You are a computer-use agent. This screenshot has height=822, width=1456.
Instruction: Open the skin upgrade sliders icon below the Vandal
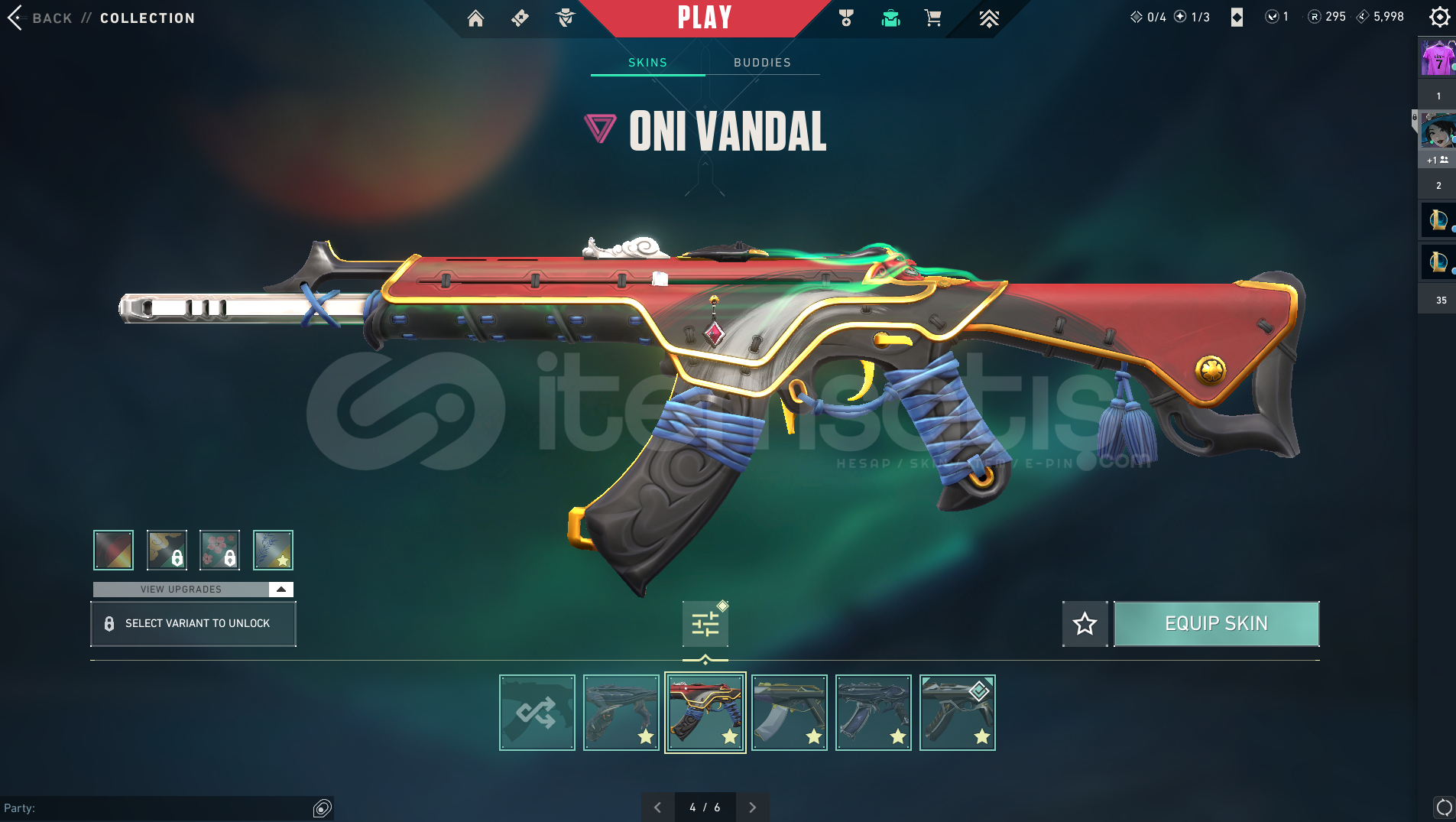pos(705,623)
